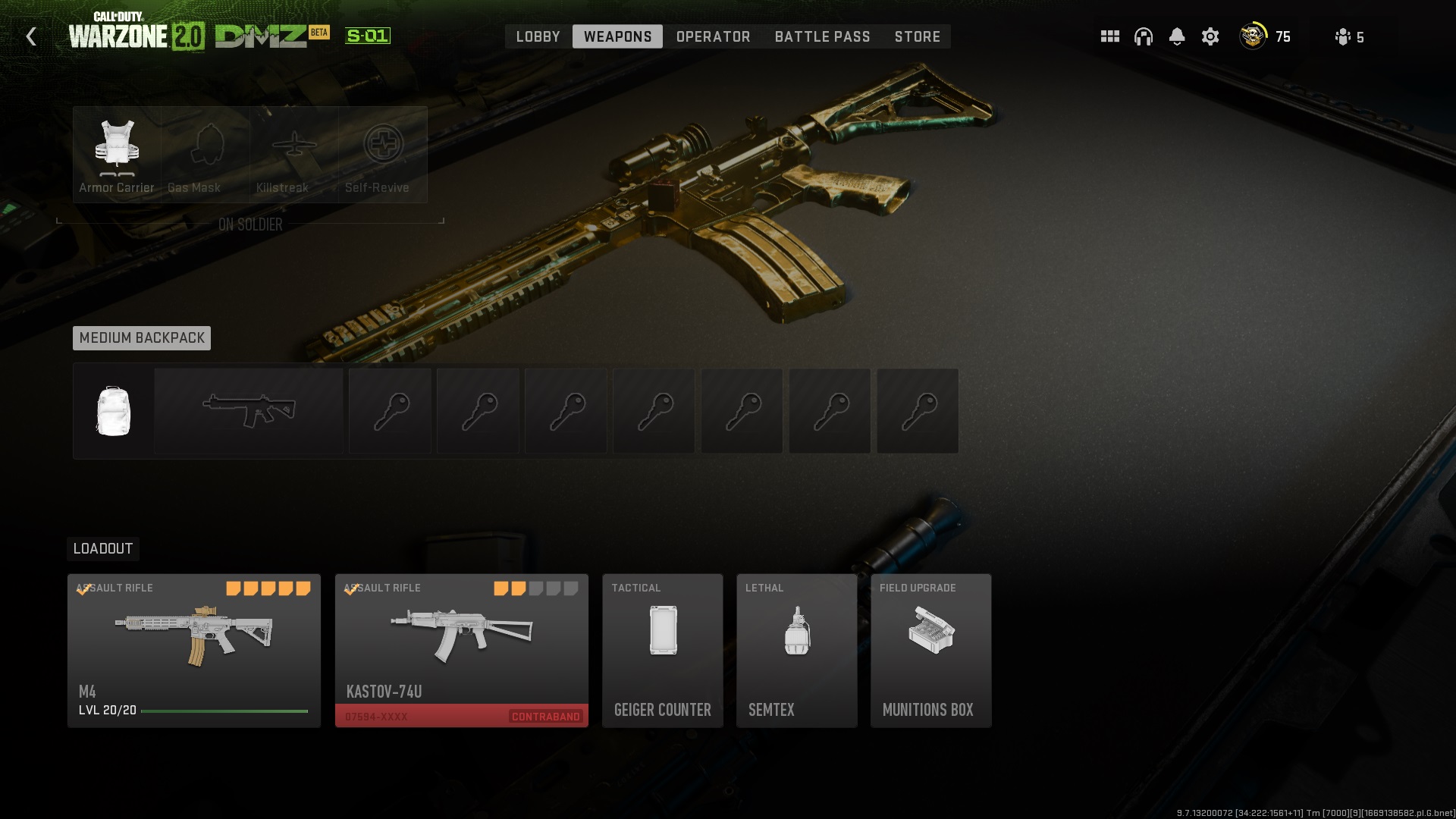Open the social channels grid icon
1456x819 pixels.
1109,36
